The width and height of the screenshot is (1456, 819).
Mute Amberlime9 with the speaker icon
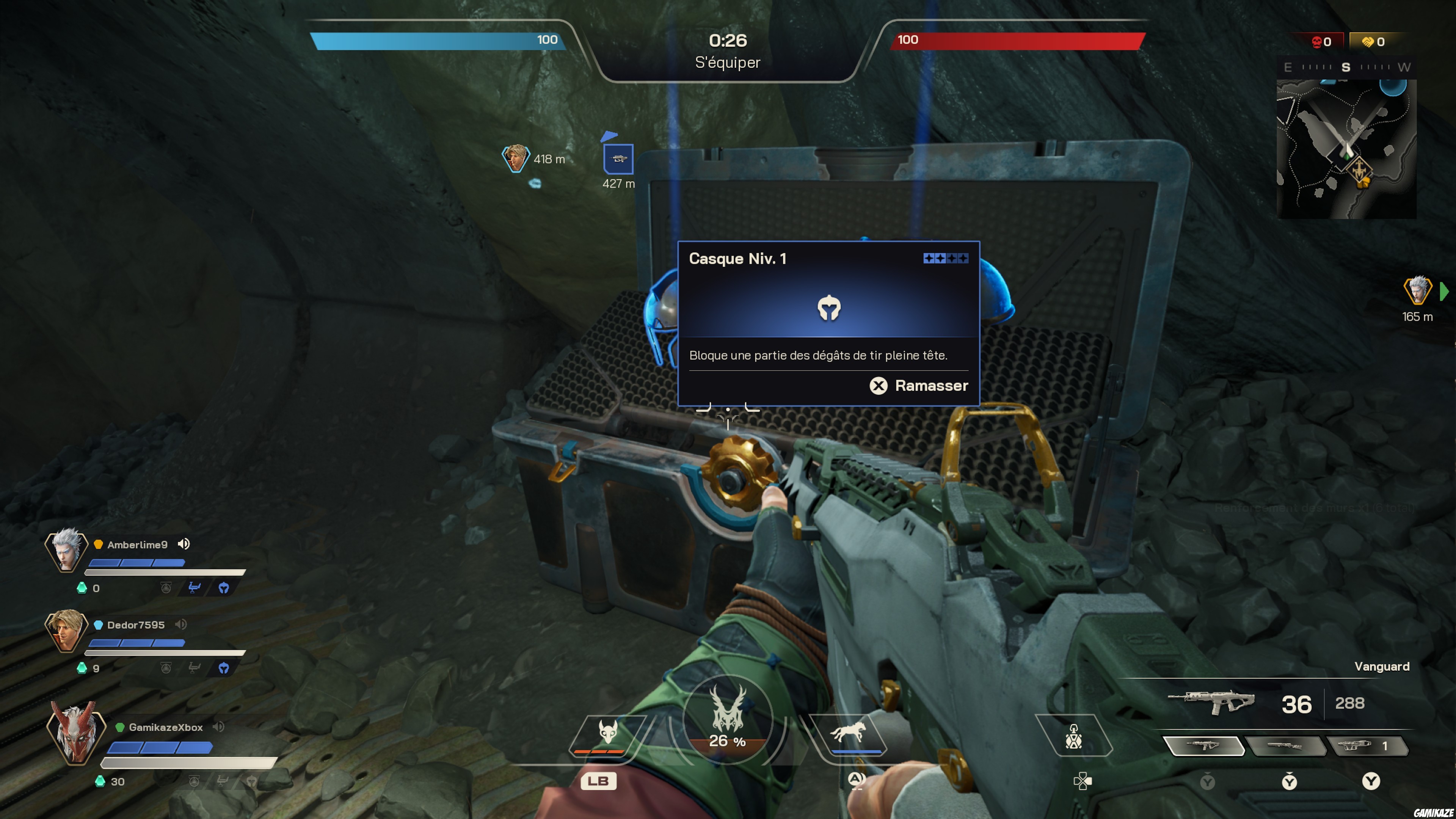coord(184,544)
